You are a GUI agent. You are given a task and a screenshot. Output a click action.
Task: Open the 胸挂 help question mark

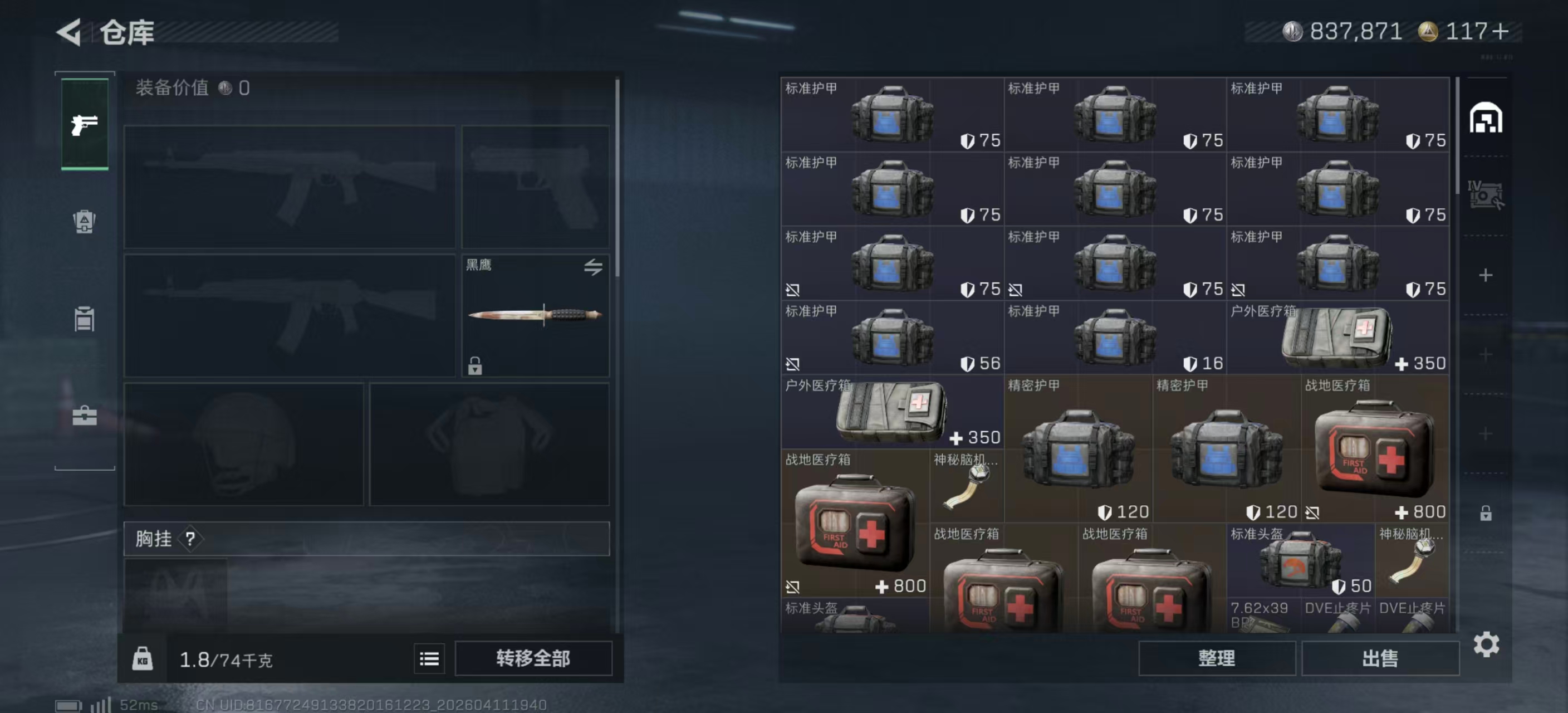pyautogui.click(x=192, y=539)
